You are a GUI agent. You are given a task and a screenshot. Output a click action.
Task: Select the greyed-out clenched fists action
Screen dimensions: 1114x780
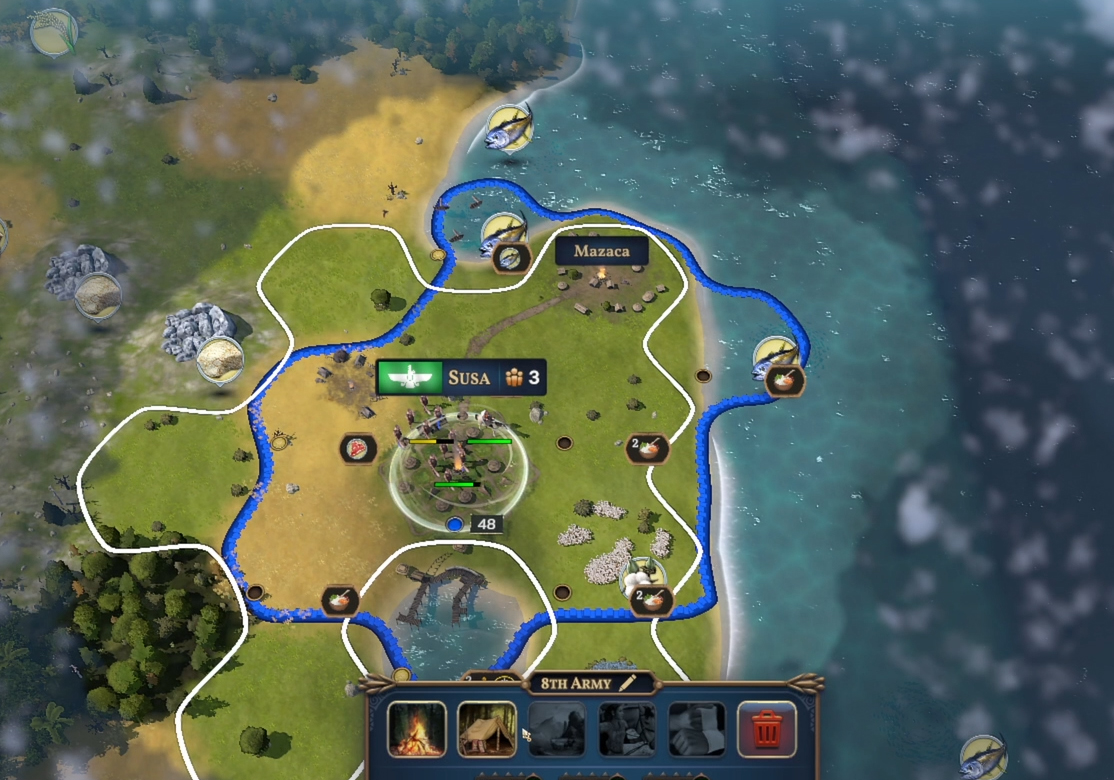pyautogui.click(x=697, y=729)
